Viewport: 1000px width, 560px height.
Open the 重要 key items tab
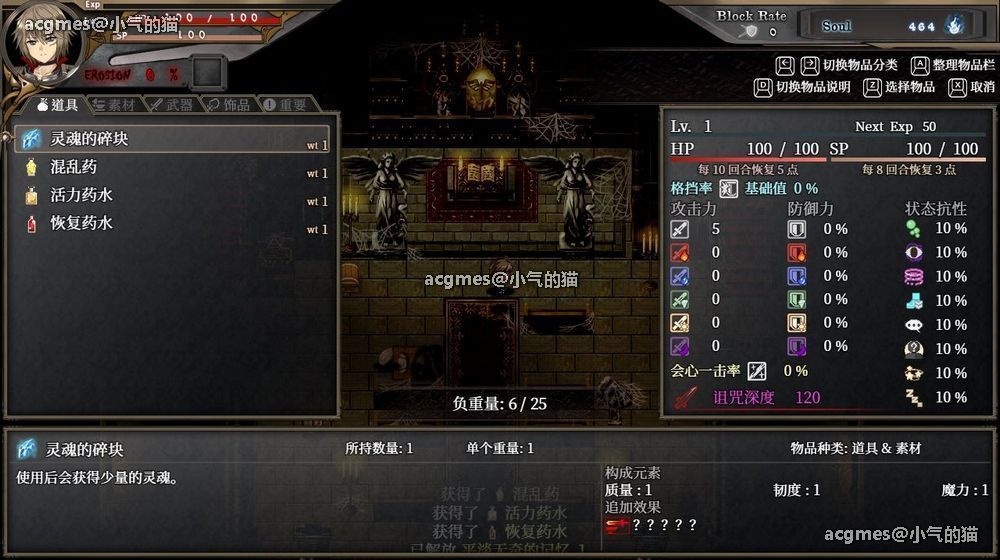pos(285,104)
